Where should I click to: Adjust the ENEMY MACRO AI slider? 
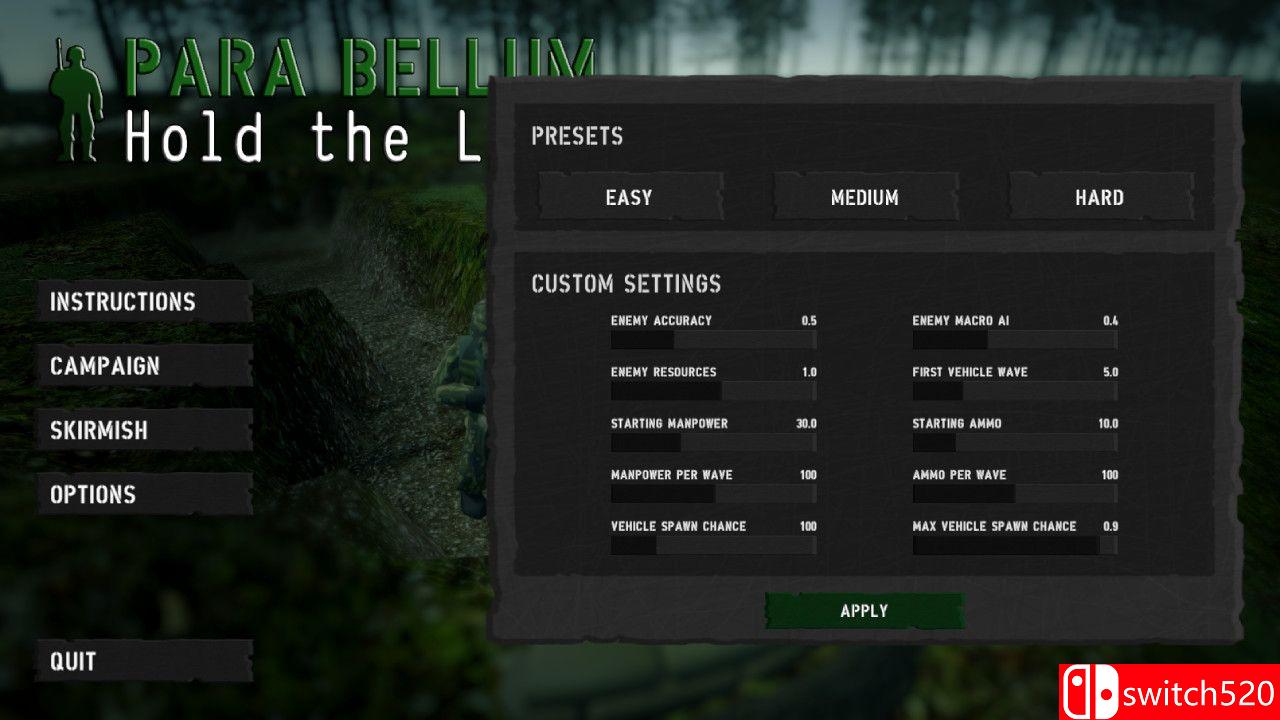click(x=1013, y=340)
